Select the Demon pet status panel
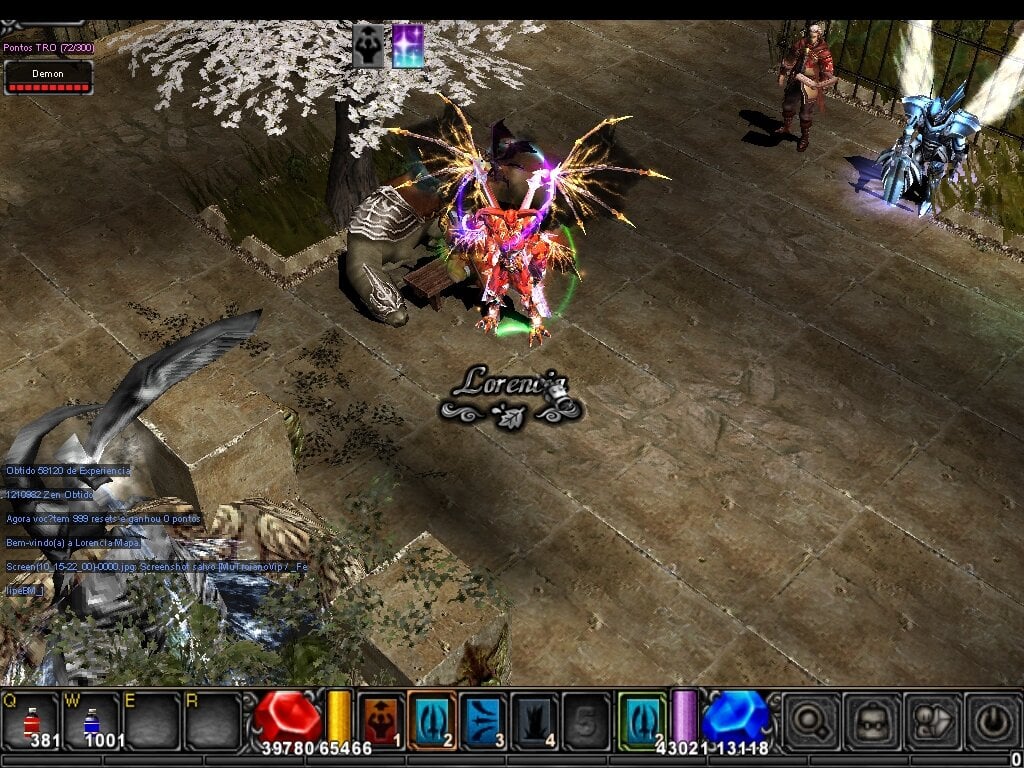 [x=48, y=77]
